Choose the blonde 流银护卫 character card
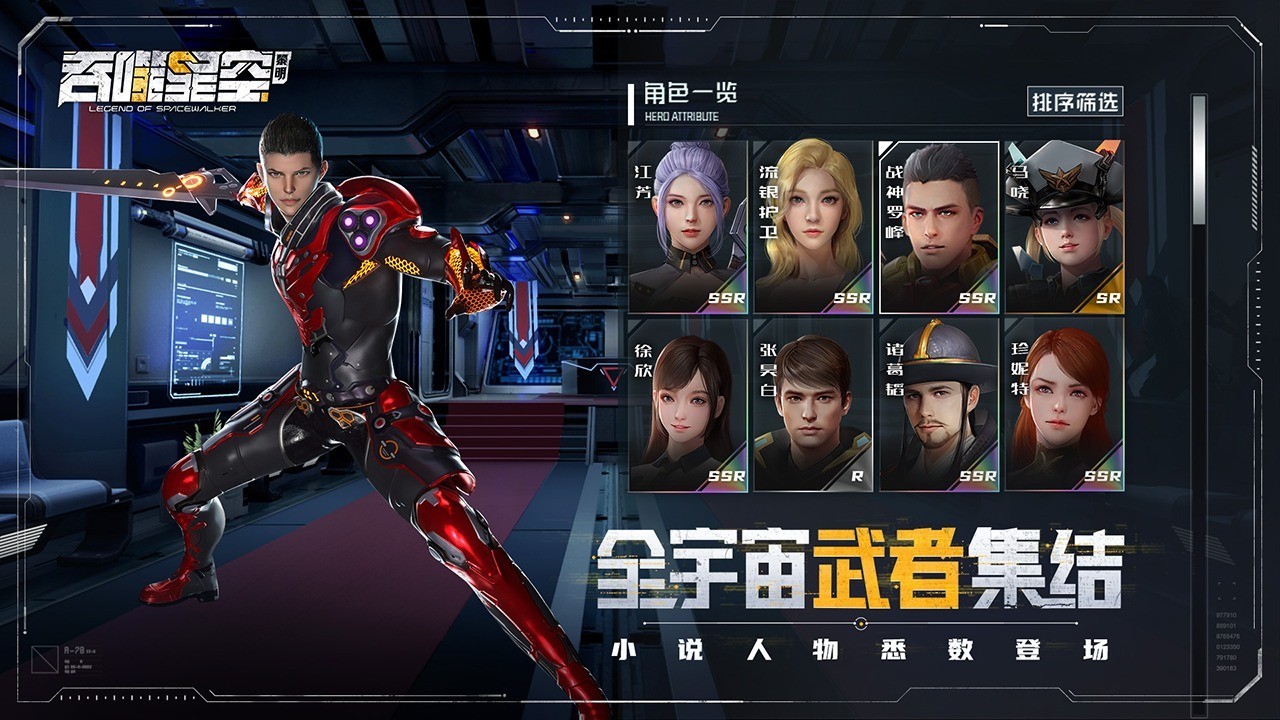 coord(813,227)
